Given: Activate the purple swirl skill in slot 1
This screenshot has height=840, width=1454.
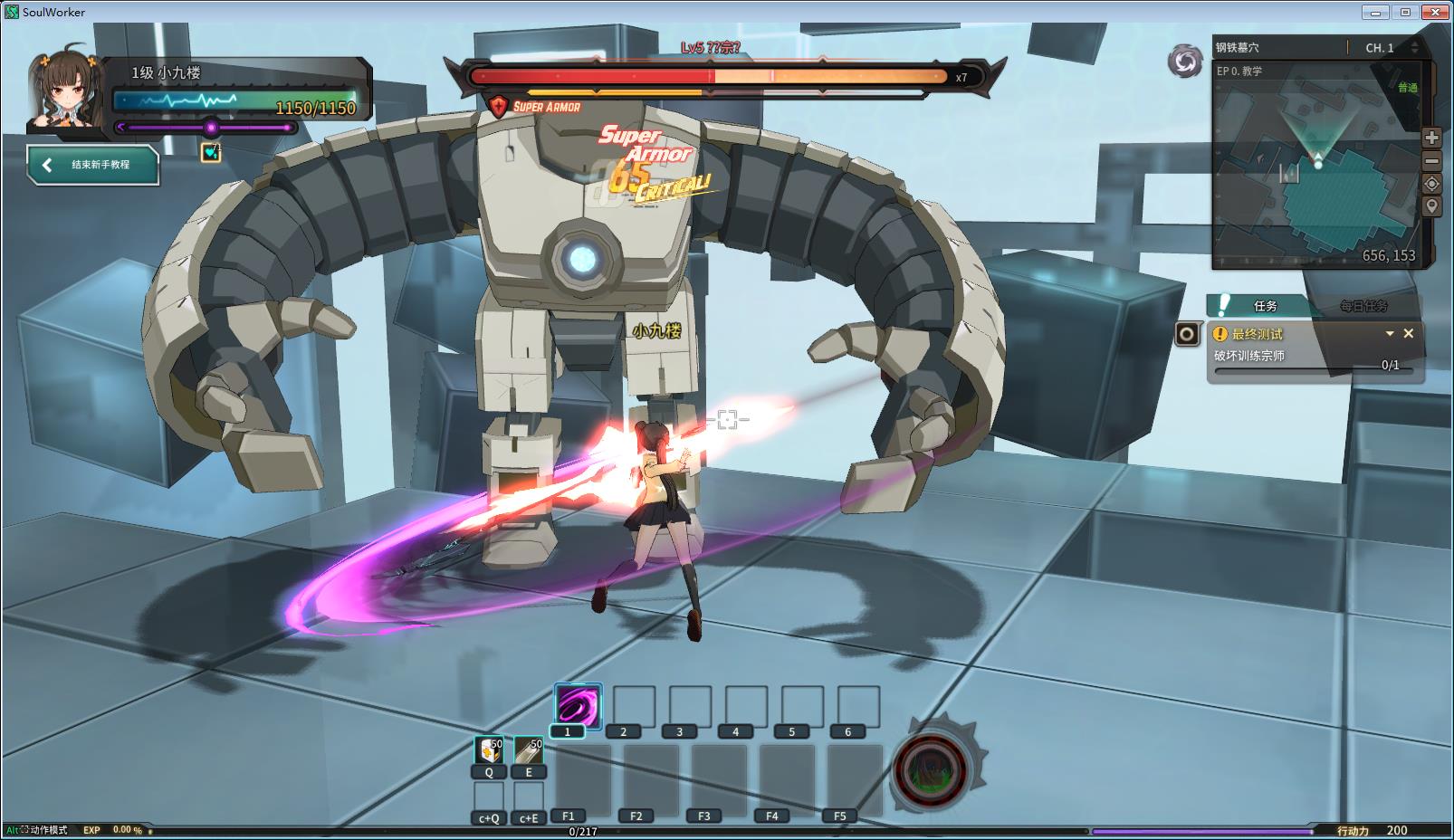Looking at the screenshot, I should 578,705.
